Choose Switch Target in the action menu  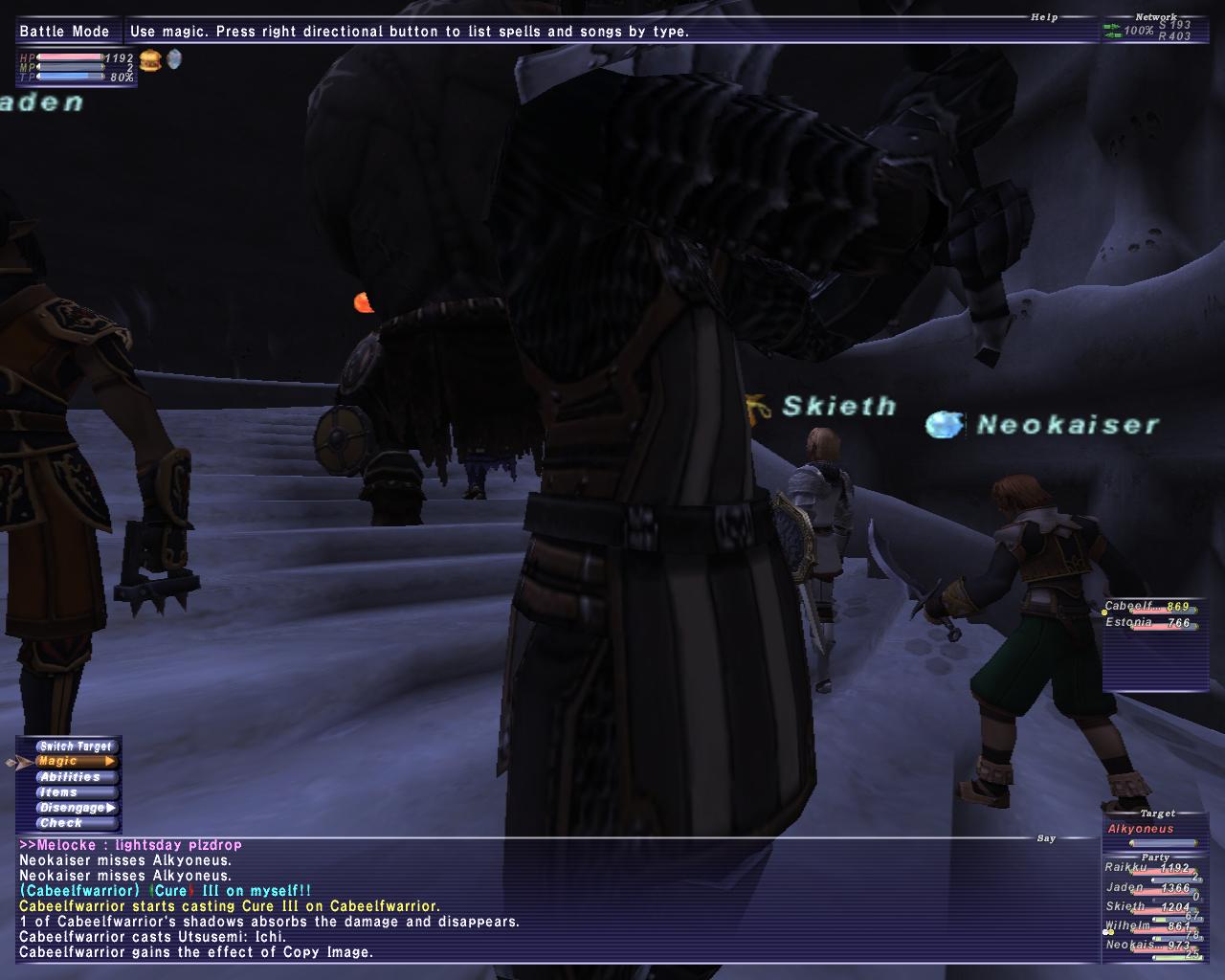(76, 746)
